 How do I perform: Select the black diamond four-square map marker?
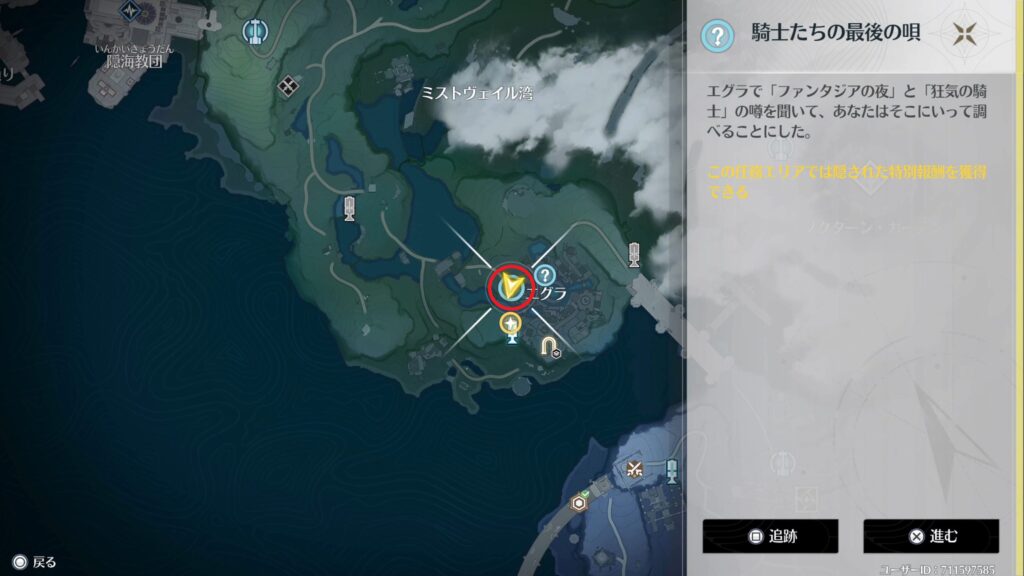[289, 84]
